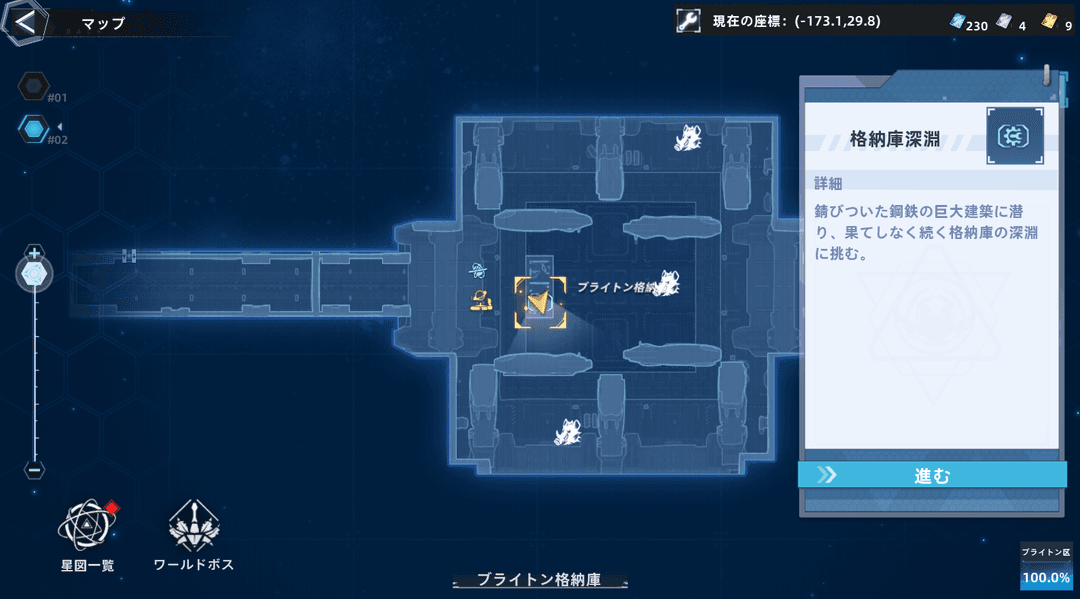Zoom out the map with minus button
Viewport: 1080px width, 599px height.
(34, 469)
